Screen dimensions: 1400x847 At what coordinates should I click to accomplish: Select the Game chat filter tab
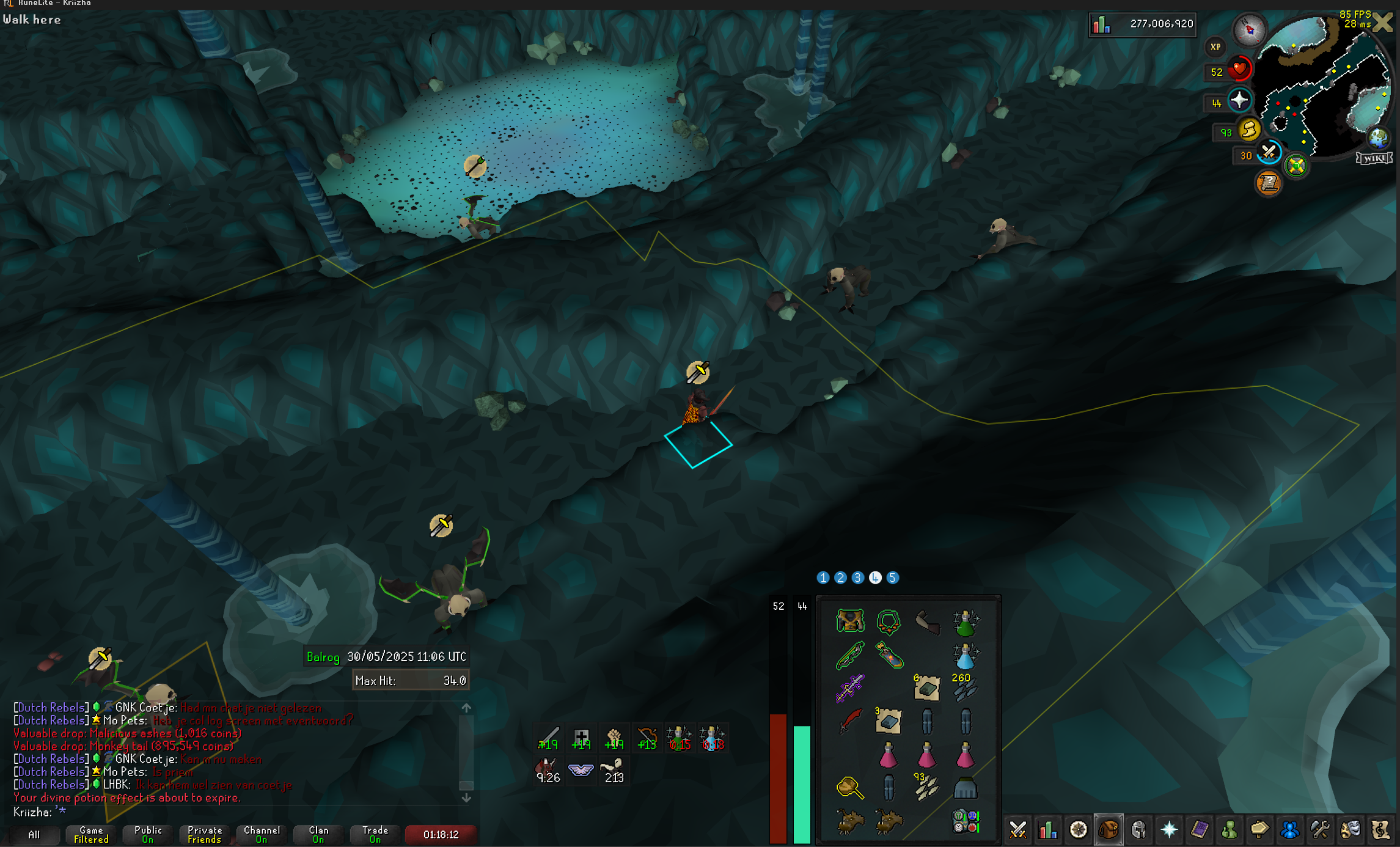(x=91, y=834)
